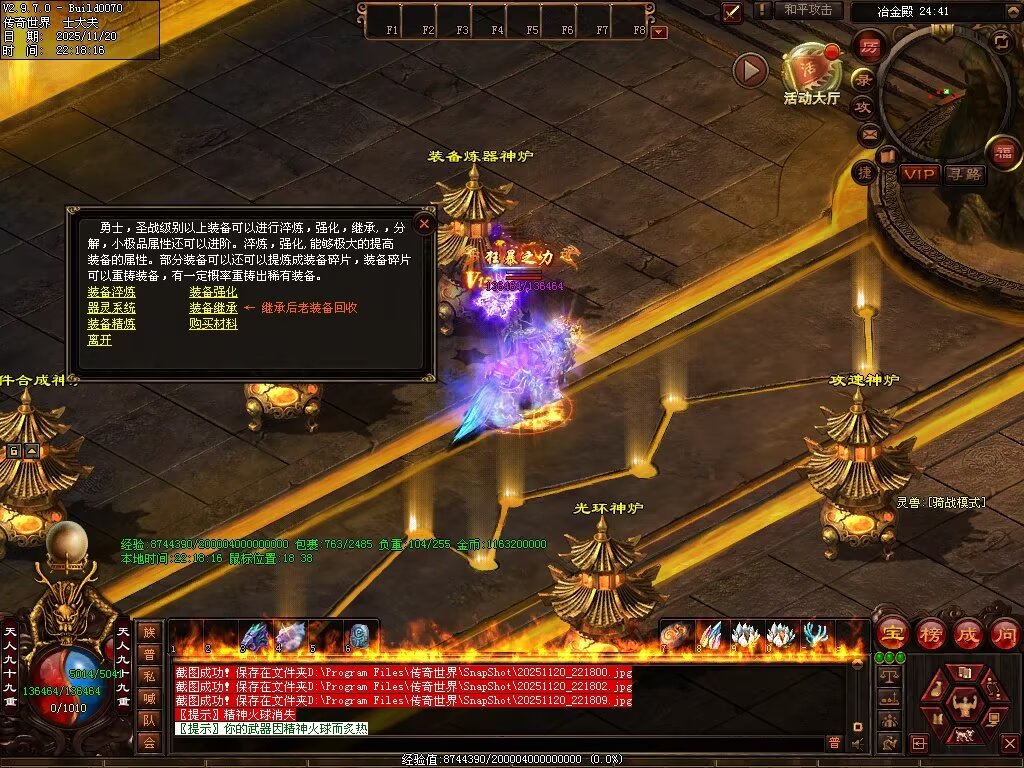This screenshot has height=768, width=1024.
Task: Click the mail envelope icon beside the minimap
Action: coord(867,133)
